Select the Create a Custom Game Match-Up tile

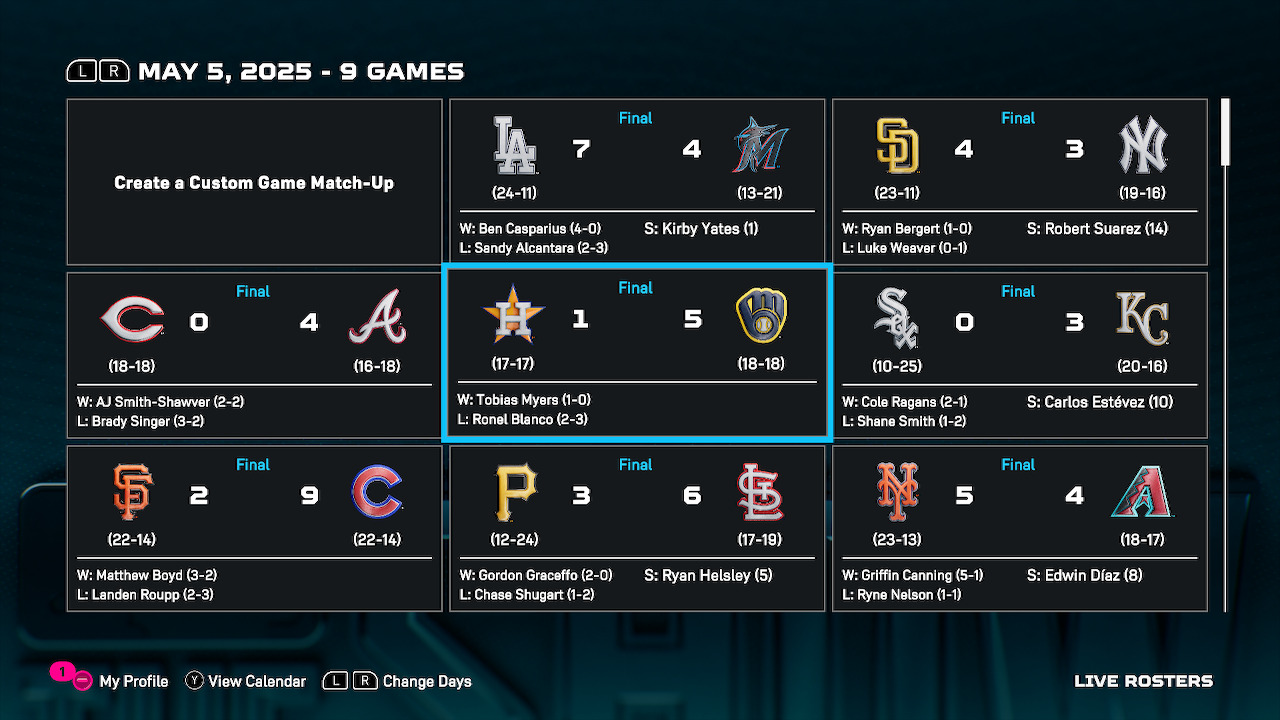pos(254,182)
